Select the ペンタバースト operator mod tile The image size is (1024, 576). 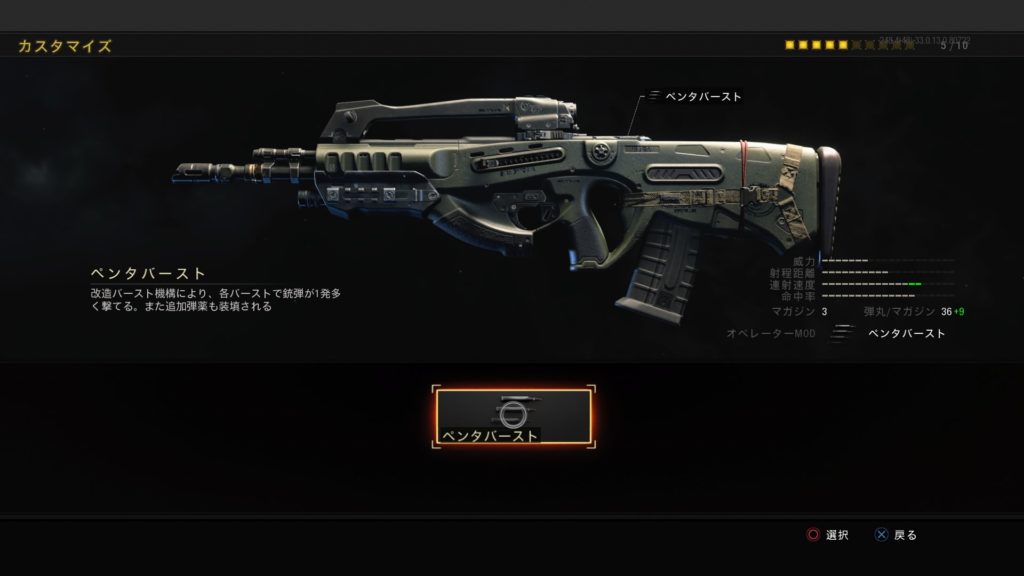pyautogui.click(x=513, y=417)
